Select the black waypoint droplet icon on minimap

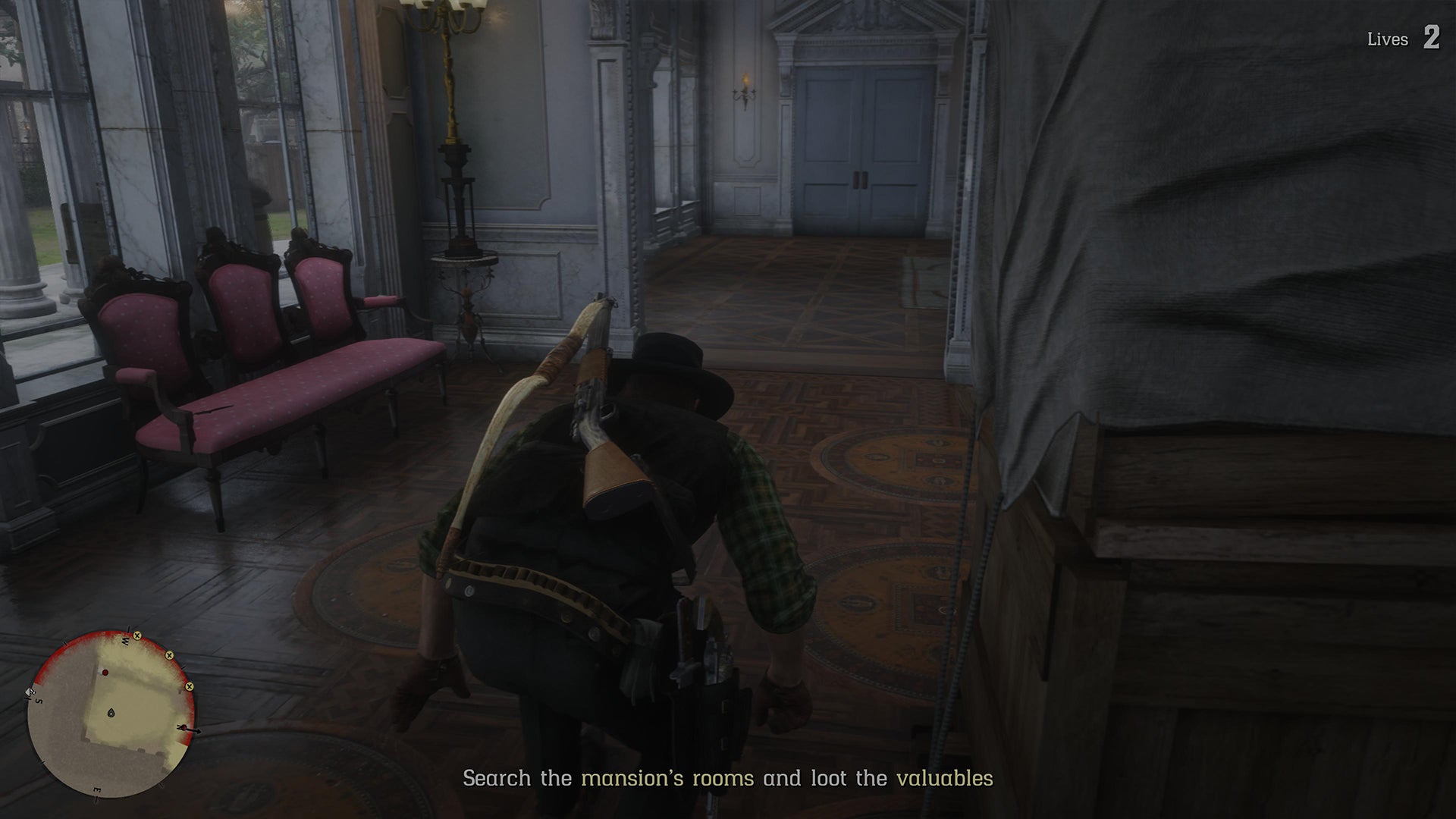[111, 714]
